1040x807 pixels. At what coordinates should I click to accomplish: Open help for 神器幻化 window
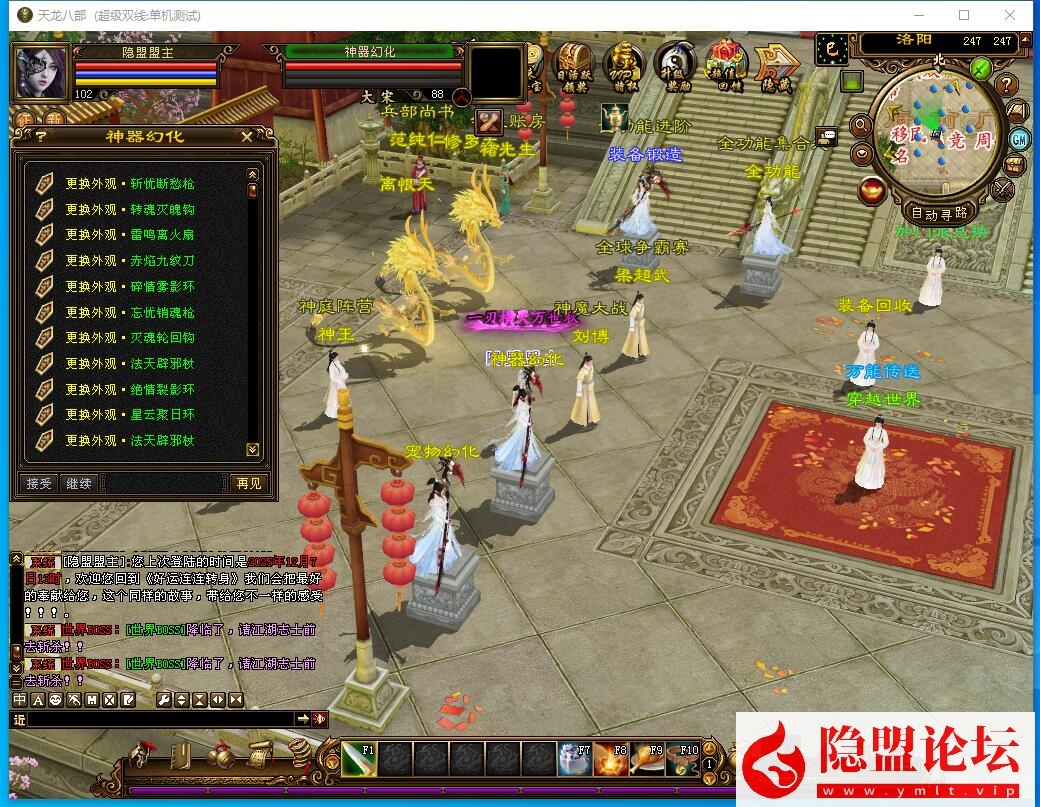(41, 137)
